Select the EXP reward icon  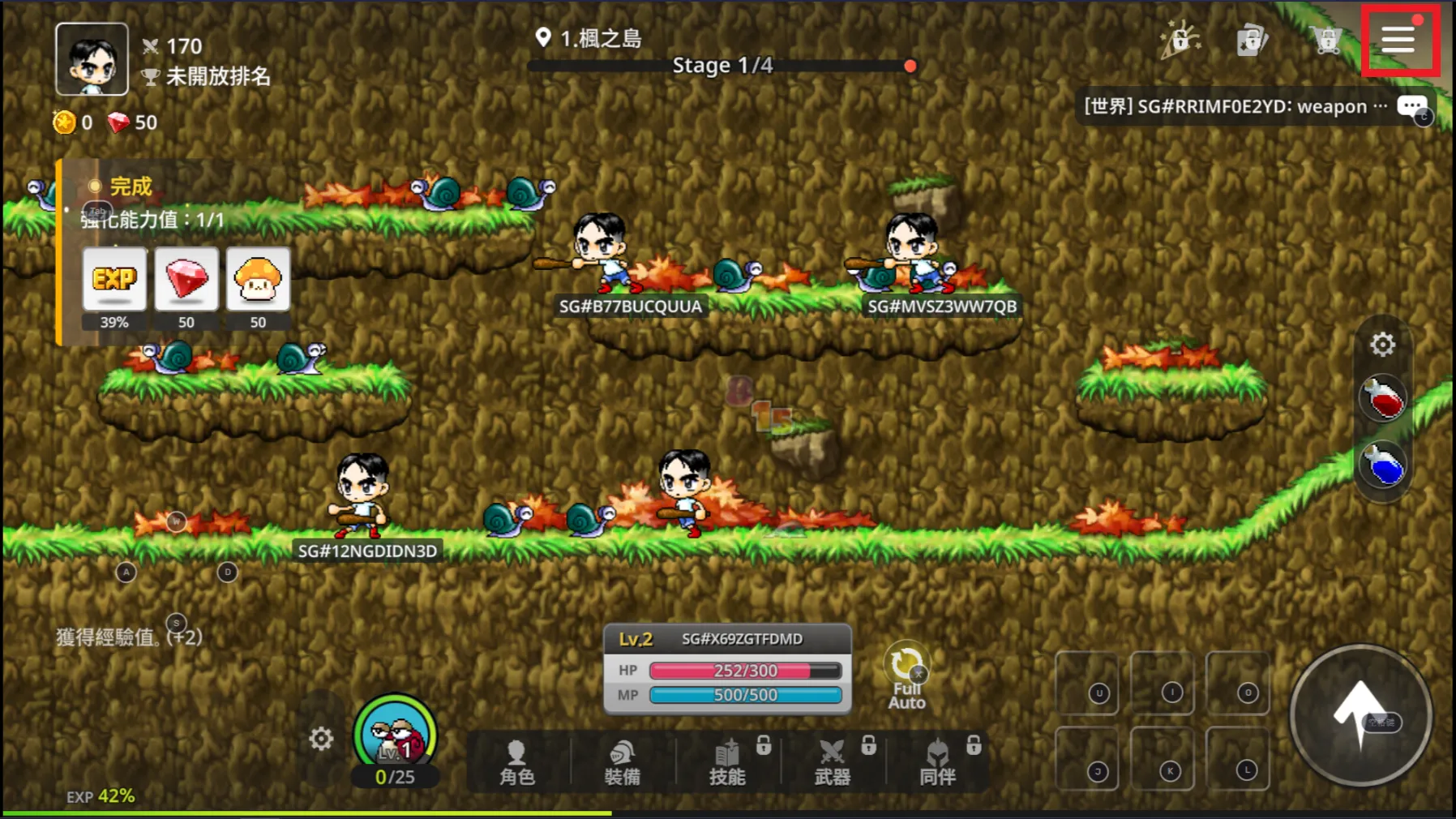[x=114, y=280]
